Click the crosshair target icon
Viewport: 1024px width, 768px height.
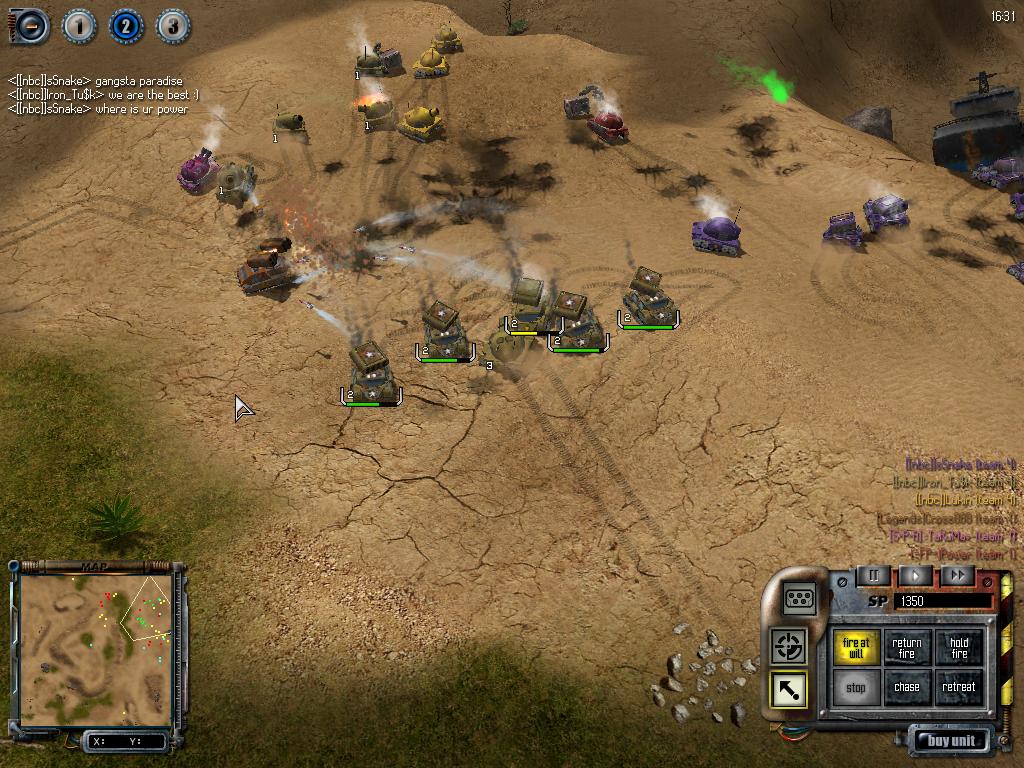[x=789, y=646]
